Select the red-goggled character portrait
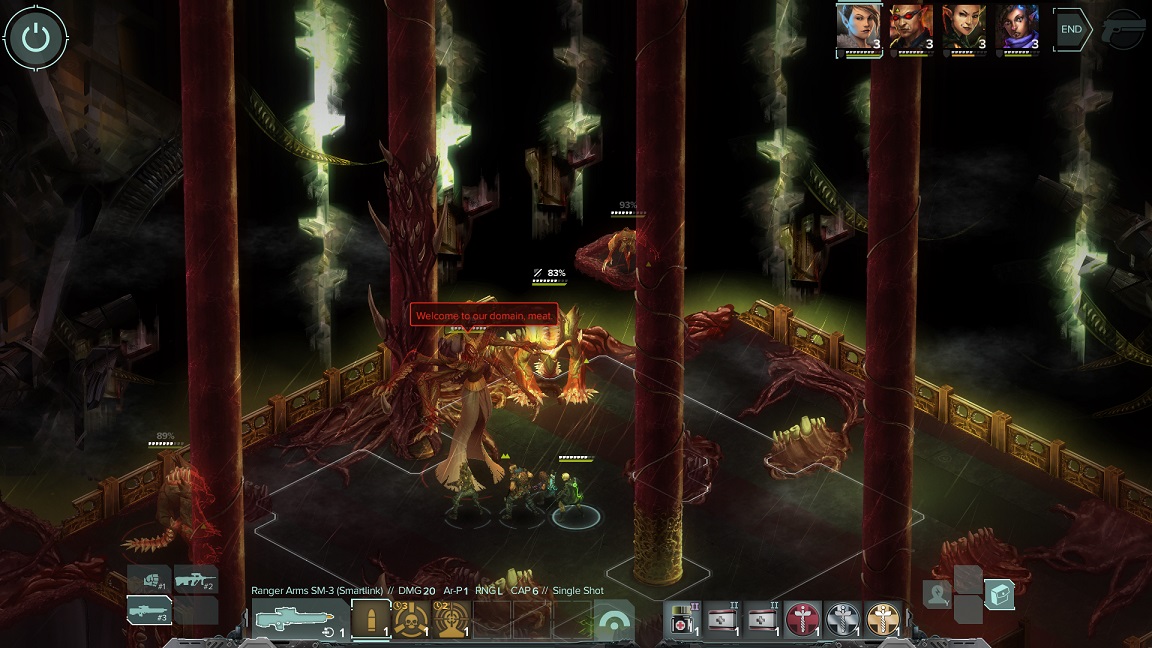 click(x=911, y=28)
